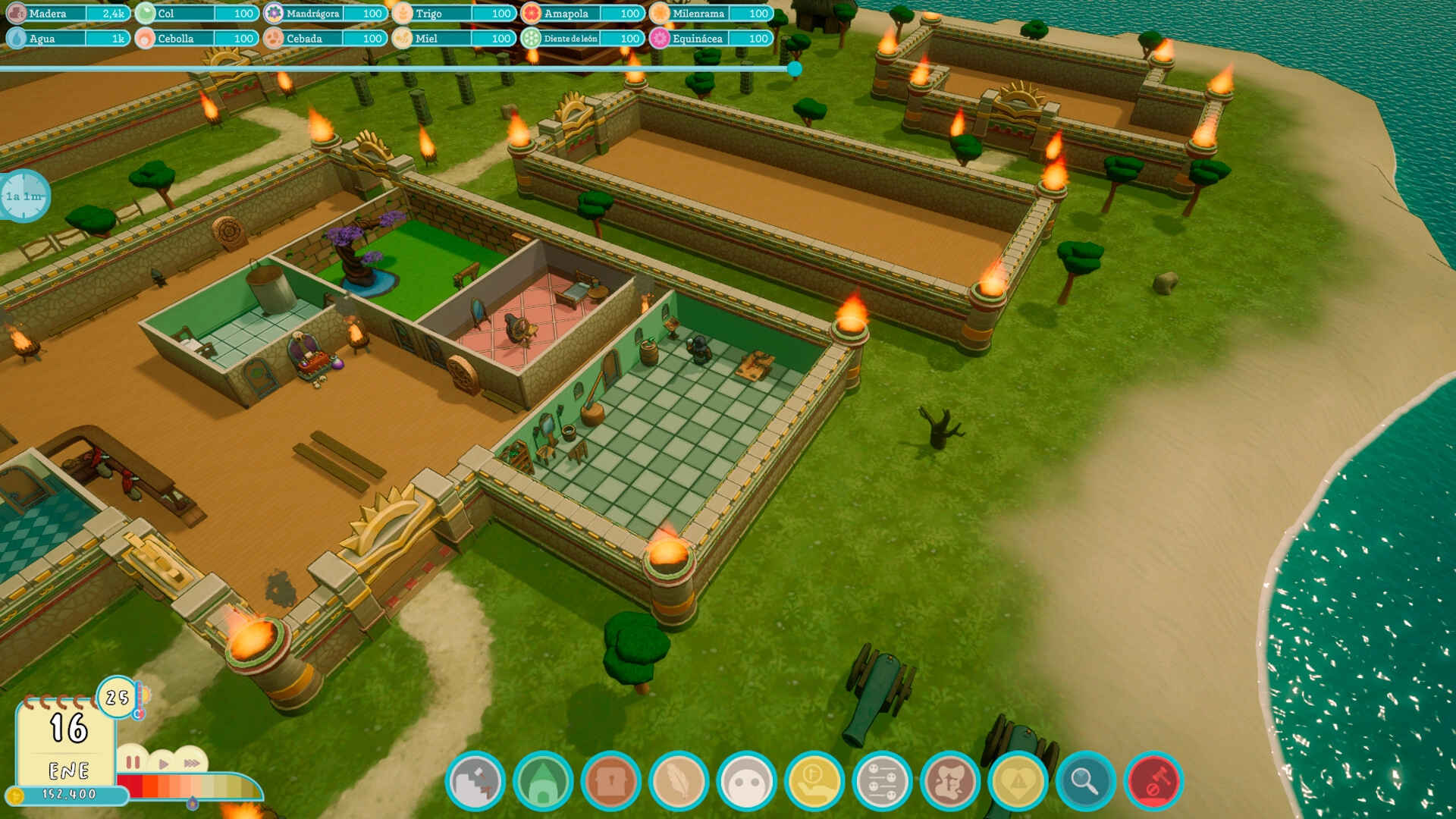The image size is (1456, 819).
Task: Open the round white face staff menu
Action: pyautogui.click(x=747, y=781)
